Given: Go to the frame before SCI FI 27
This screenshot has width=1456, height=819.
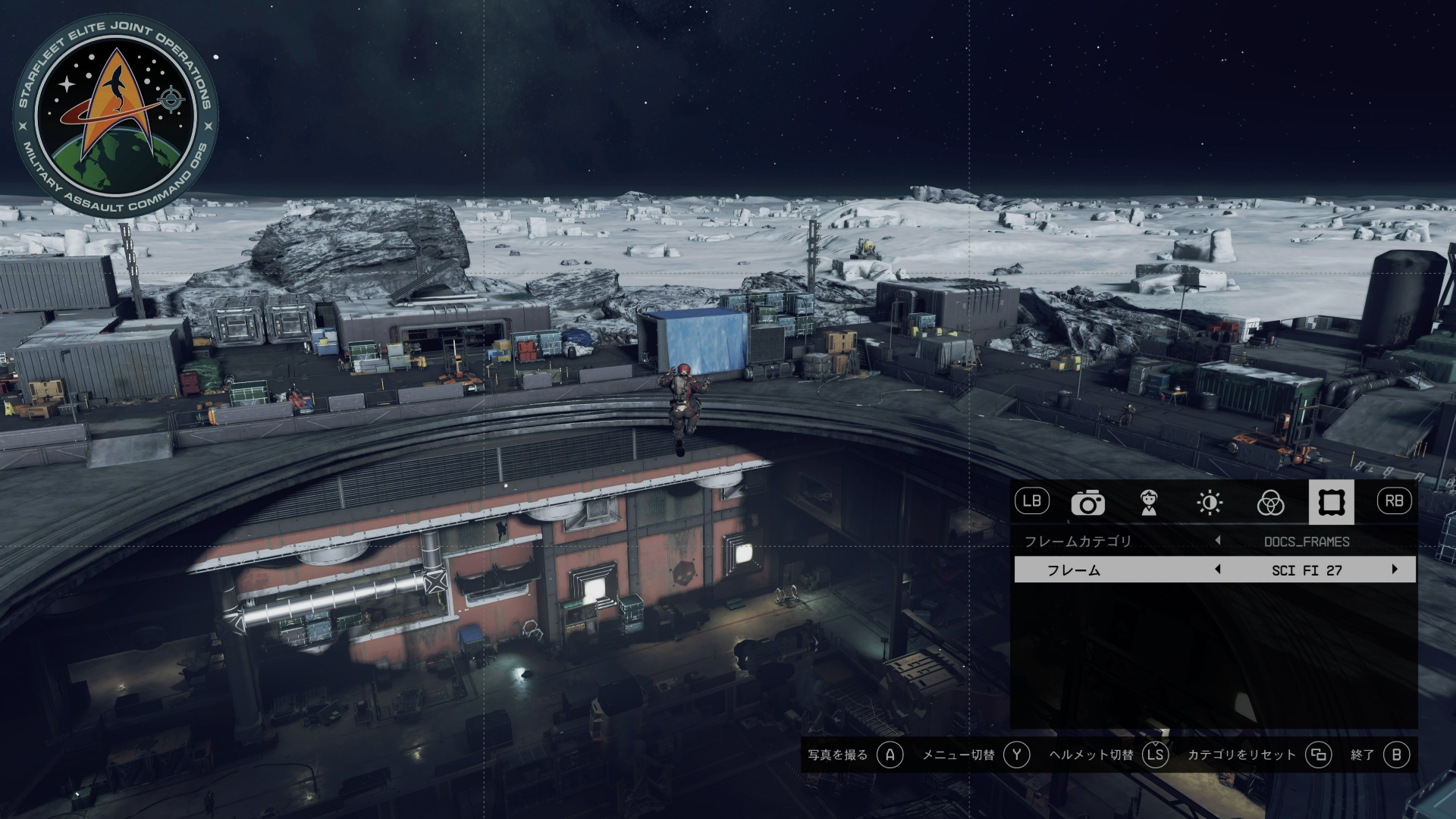Looking at the screenshot, I should 1218,570.
